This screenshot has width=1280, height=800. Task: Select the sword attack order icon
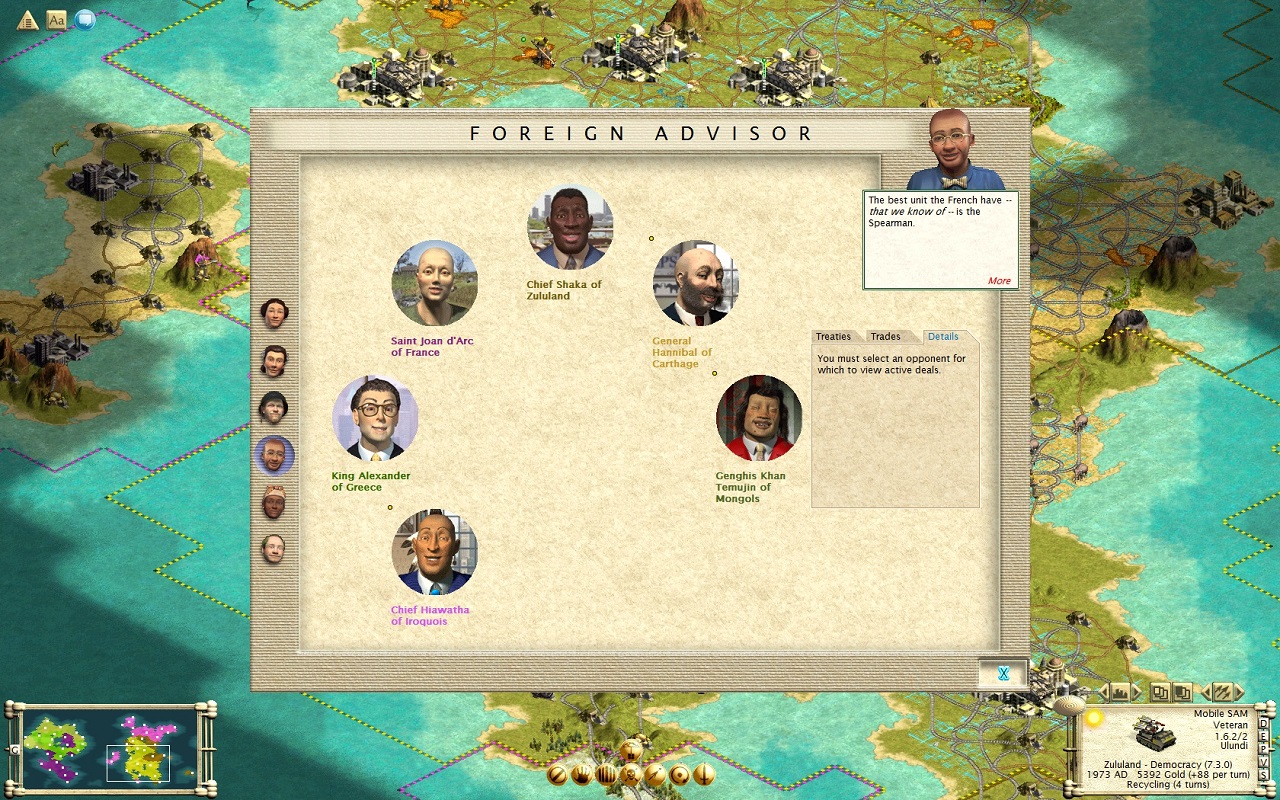click(703, 773)
